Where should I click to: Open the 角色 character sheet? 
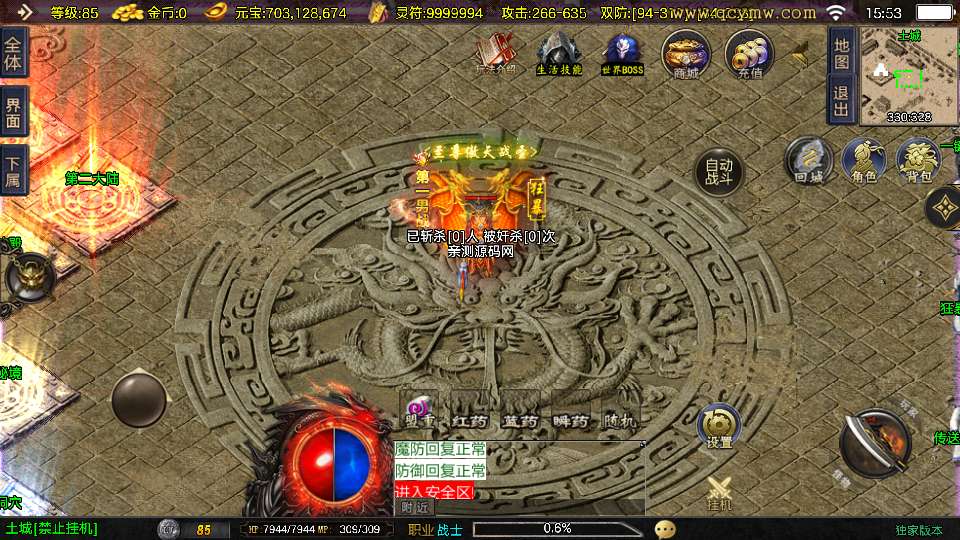tap(863, 160)
